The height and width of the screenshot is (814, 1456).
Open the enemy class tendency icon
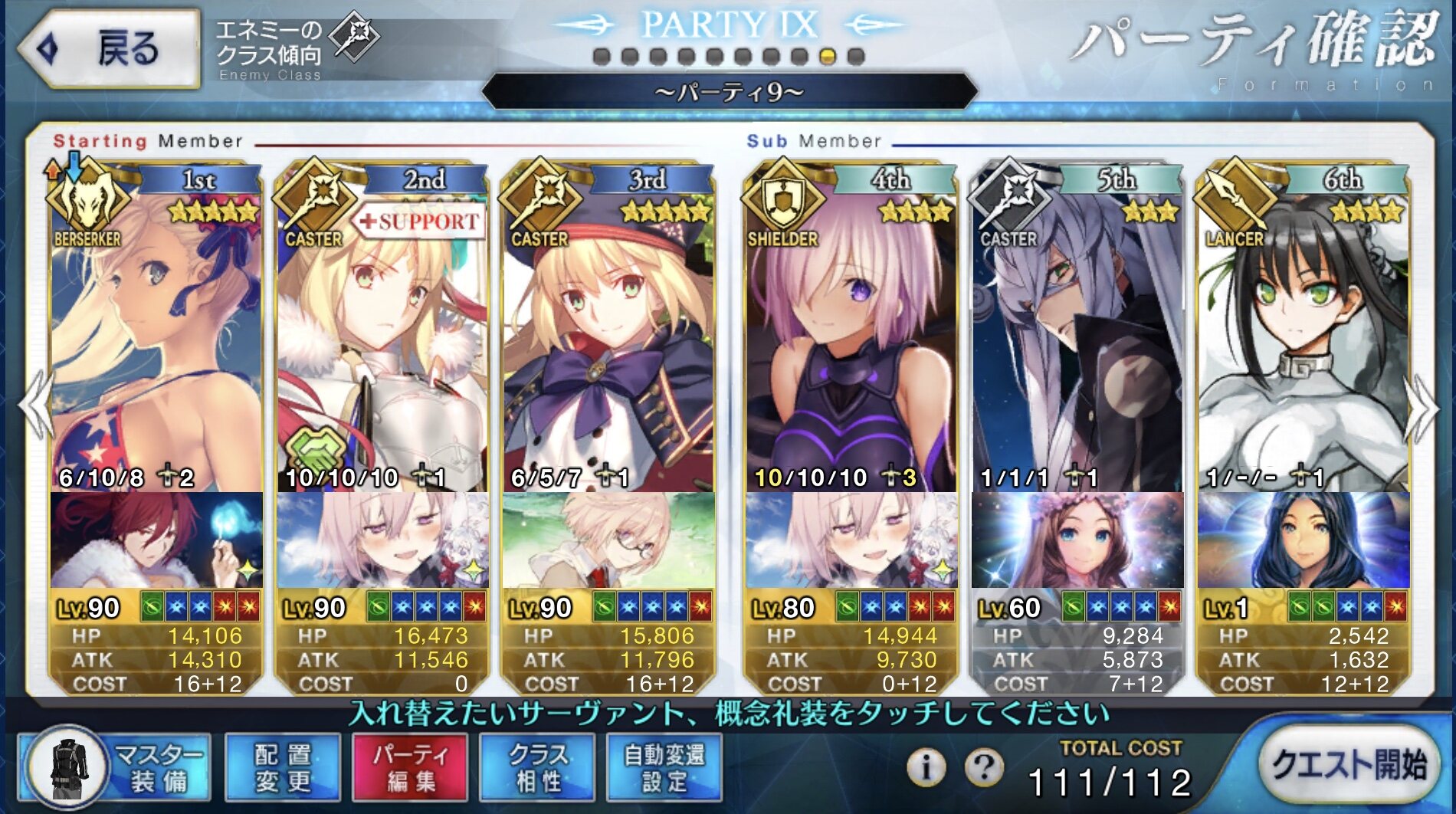pyautogui.click(x=354, y=35)
